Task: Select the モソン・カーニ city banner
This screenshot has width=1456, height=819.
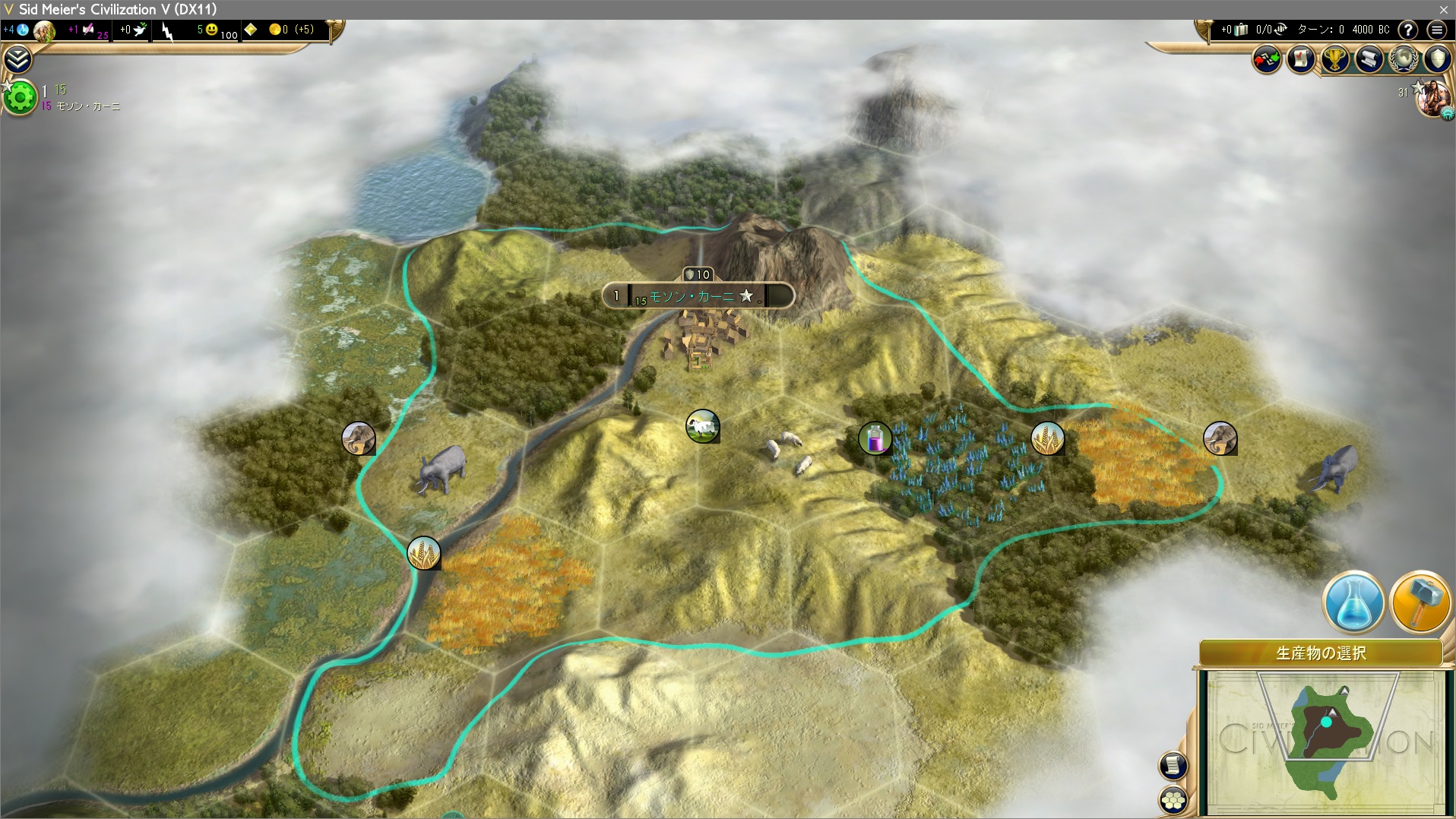Action: pyautogui.click(x=698, y=296)
